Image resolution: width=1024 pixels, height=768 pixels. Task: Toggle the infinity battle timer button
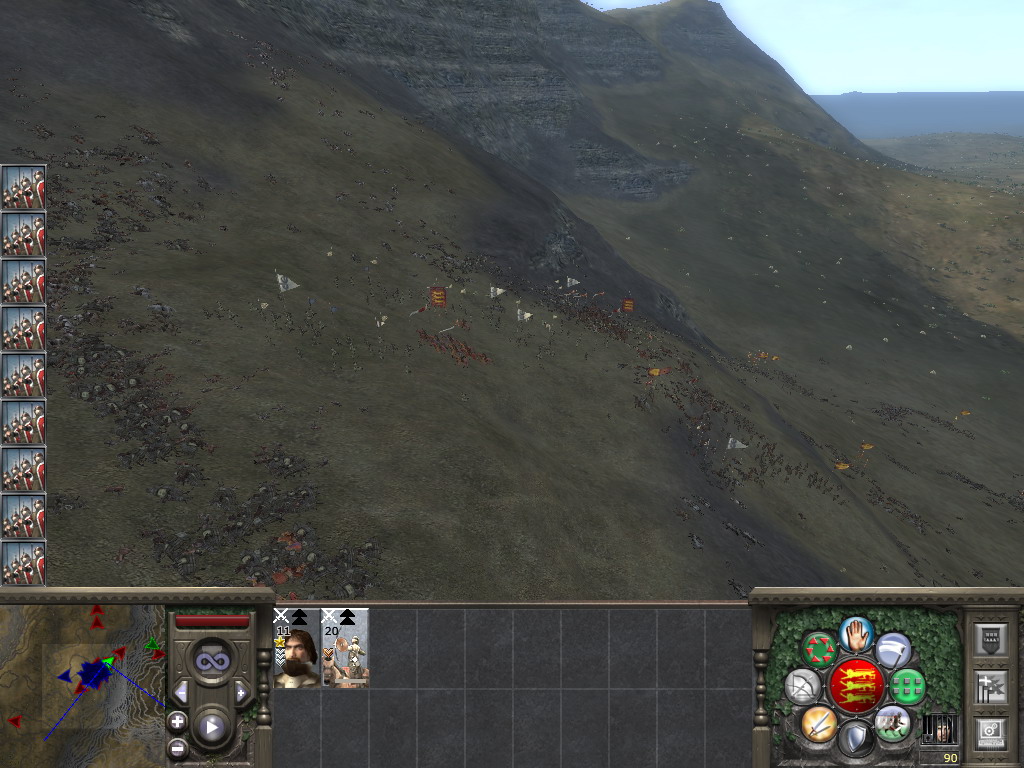click(x=212, y=660)
